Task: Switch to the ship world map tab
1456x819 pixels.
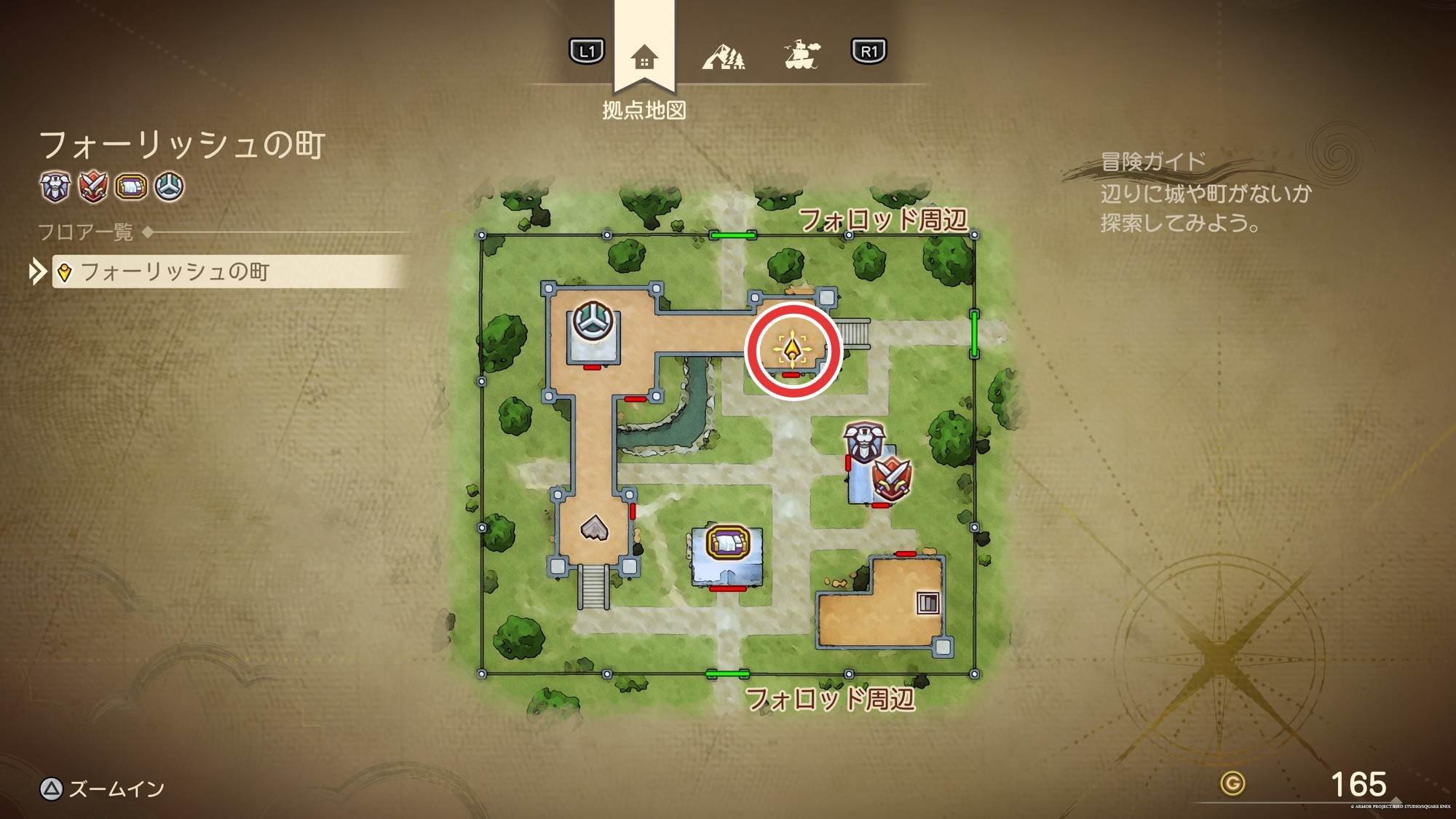Action: coord(802,55)
